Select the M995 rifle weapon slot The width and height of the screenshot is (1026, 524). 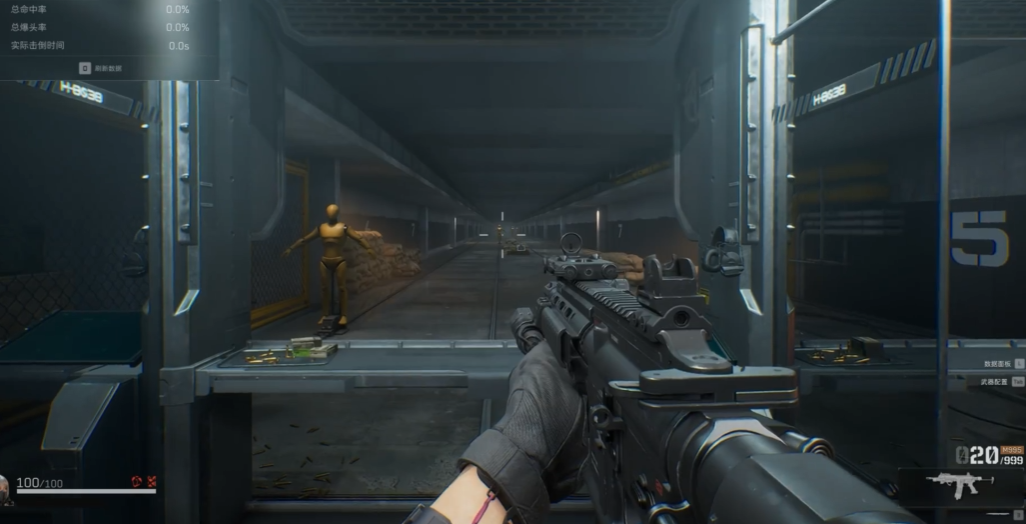(961, 486)
